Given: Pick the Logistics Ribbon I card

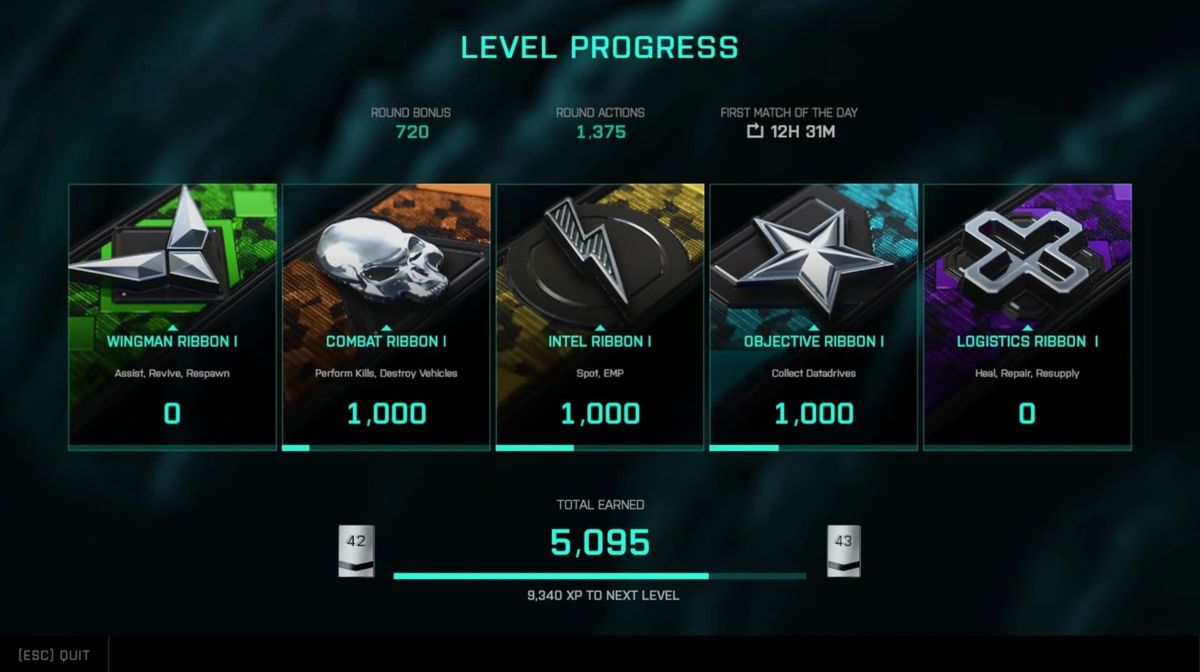Looking at the screenshot, I should (x=1028, y=317).
